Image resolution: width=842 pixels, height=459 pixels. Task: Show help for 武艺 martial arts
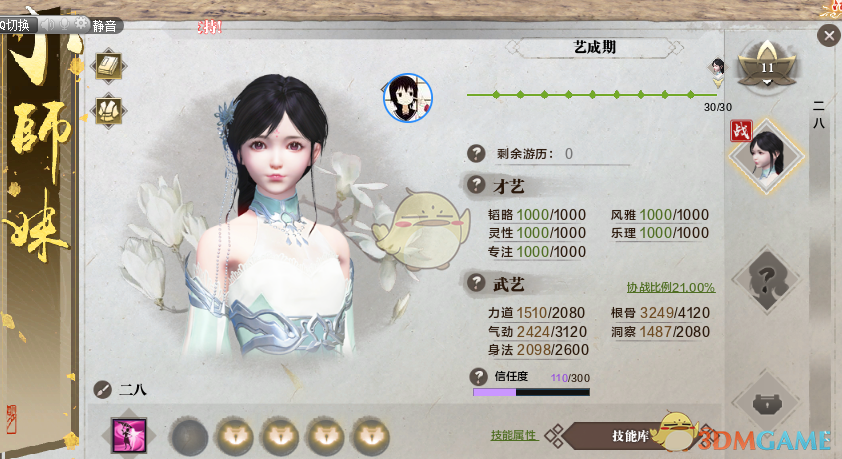[477, 283]
